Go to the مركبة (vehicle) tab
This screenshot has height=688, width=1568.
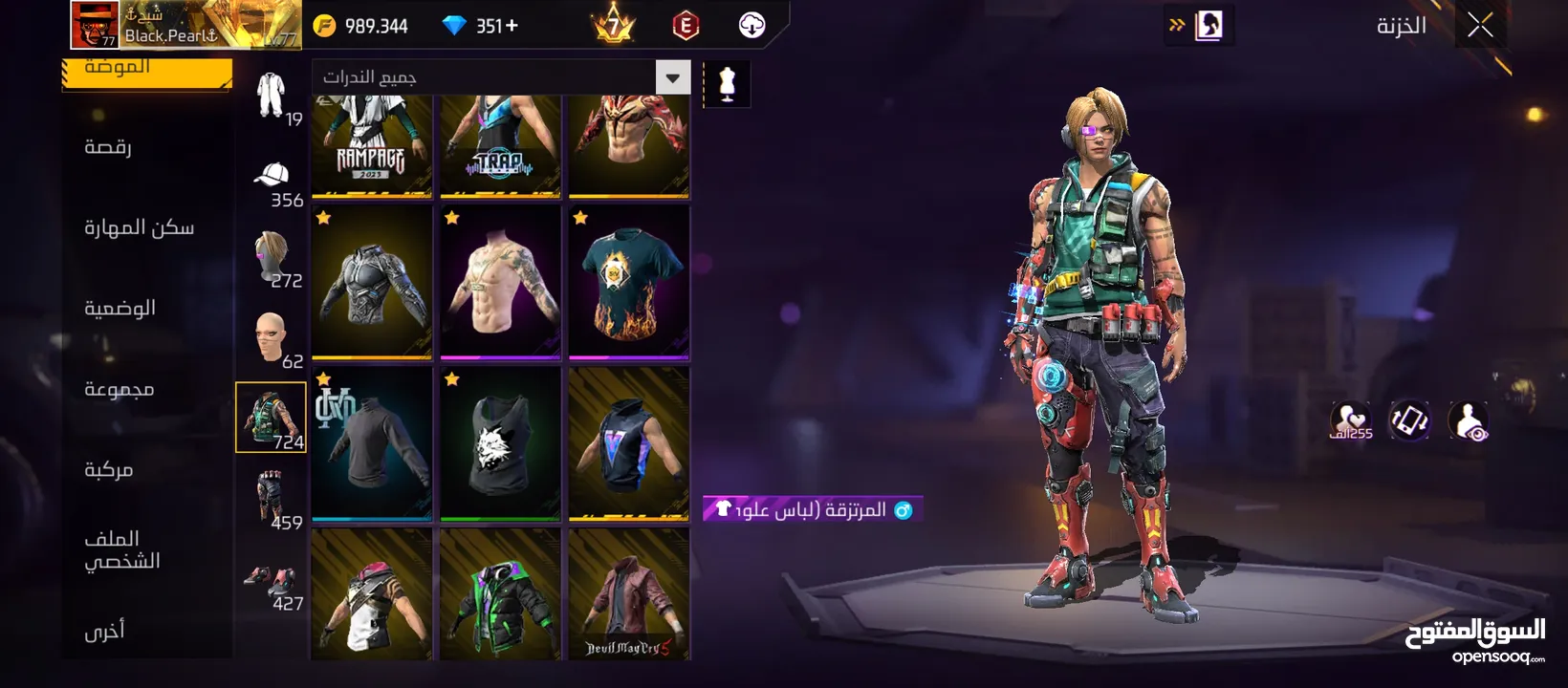(x=108, y=469)
